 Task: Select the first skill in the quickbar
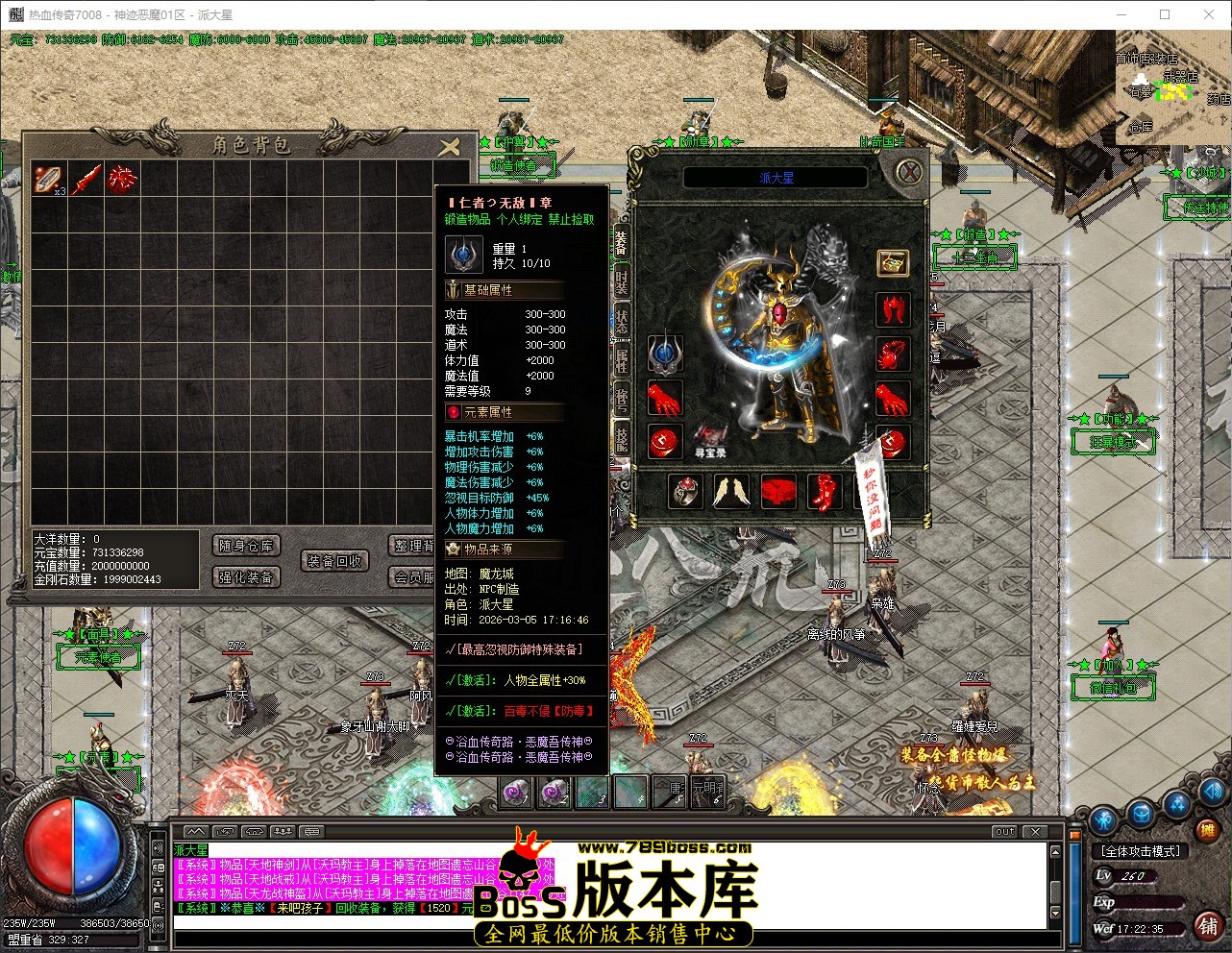514,793
